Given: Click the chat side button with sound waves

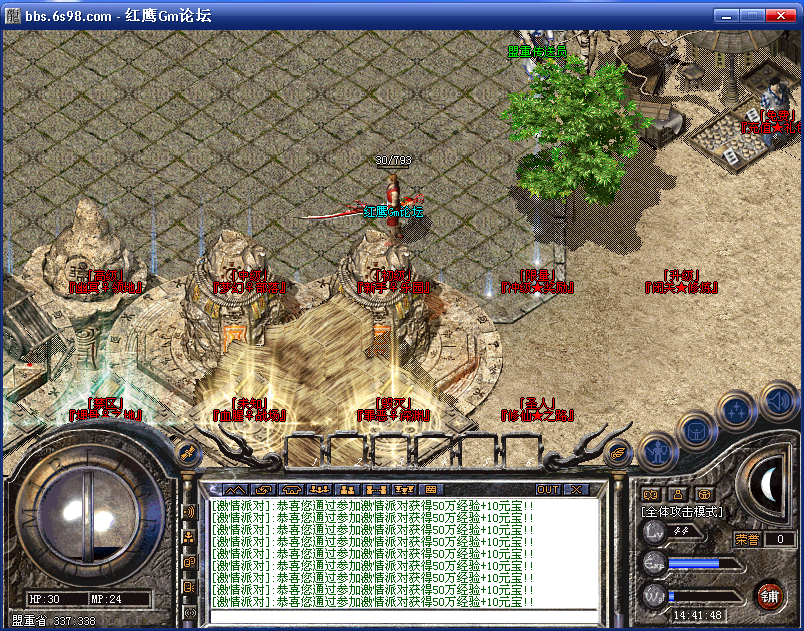Looking at the screenshot, I should pos(189,512).
